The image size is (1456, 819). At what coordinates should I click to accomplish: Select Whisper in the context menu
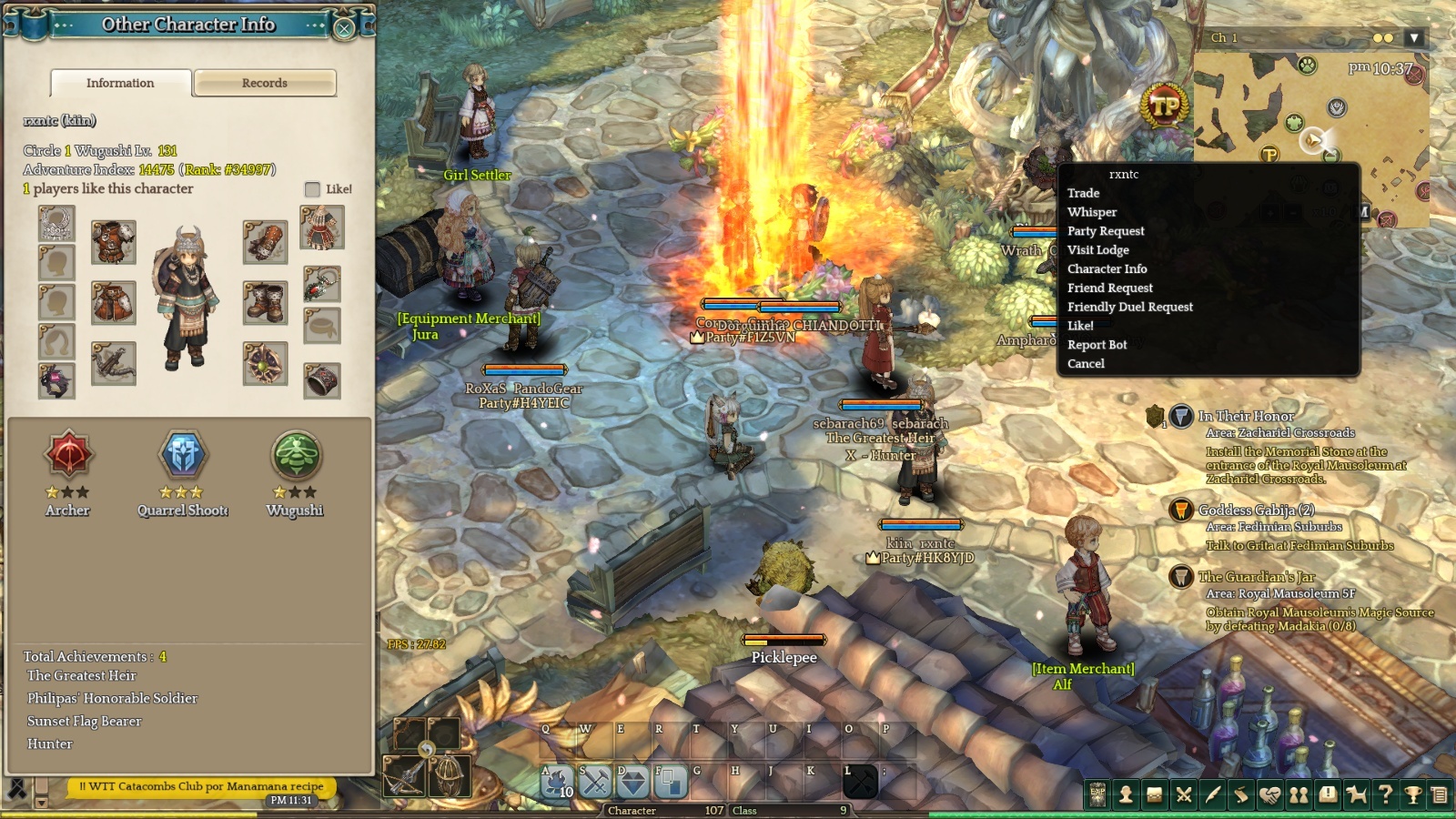[1092, 212]
